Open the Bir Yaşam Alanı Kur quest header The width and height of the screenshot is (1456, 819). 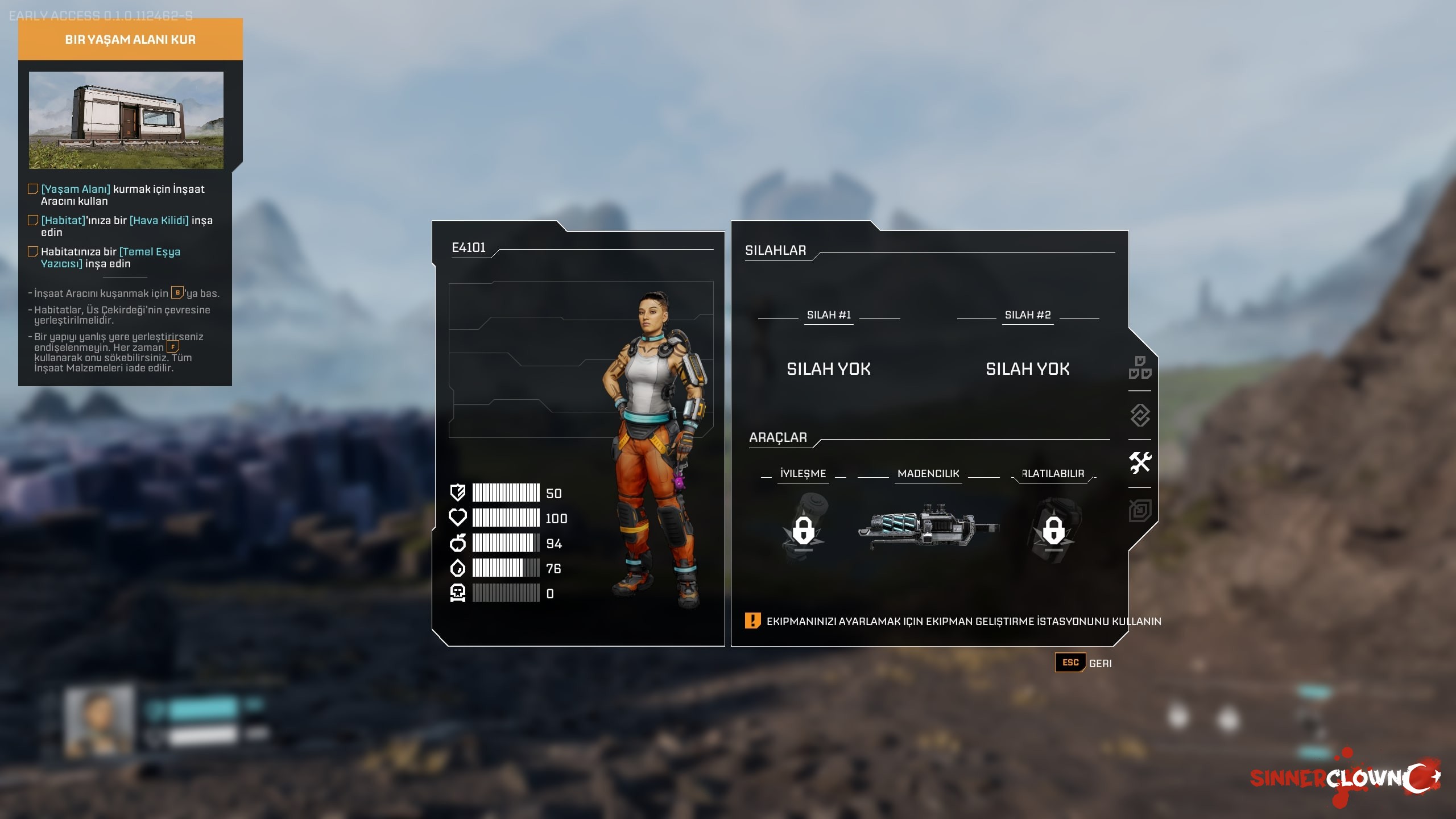pos(130,39)
